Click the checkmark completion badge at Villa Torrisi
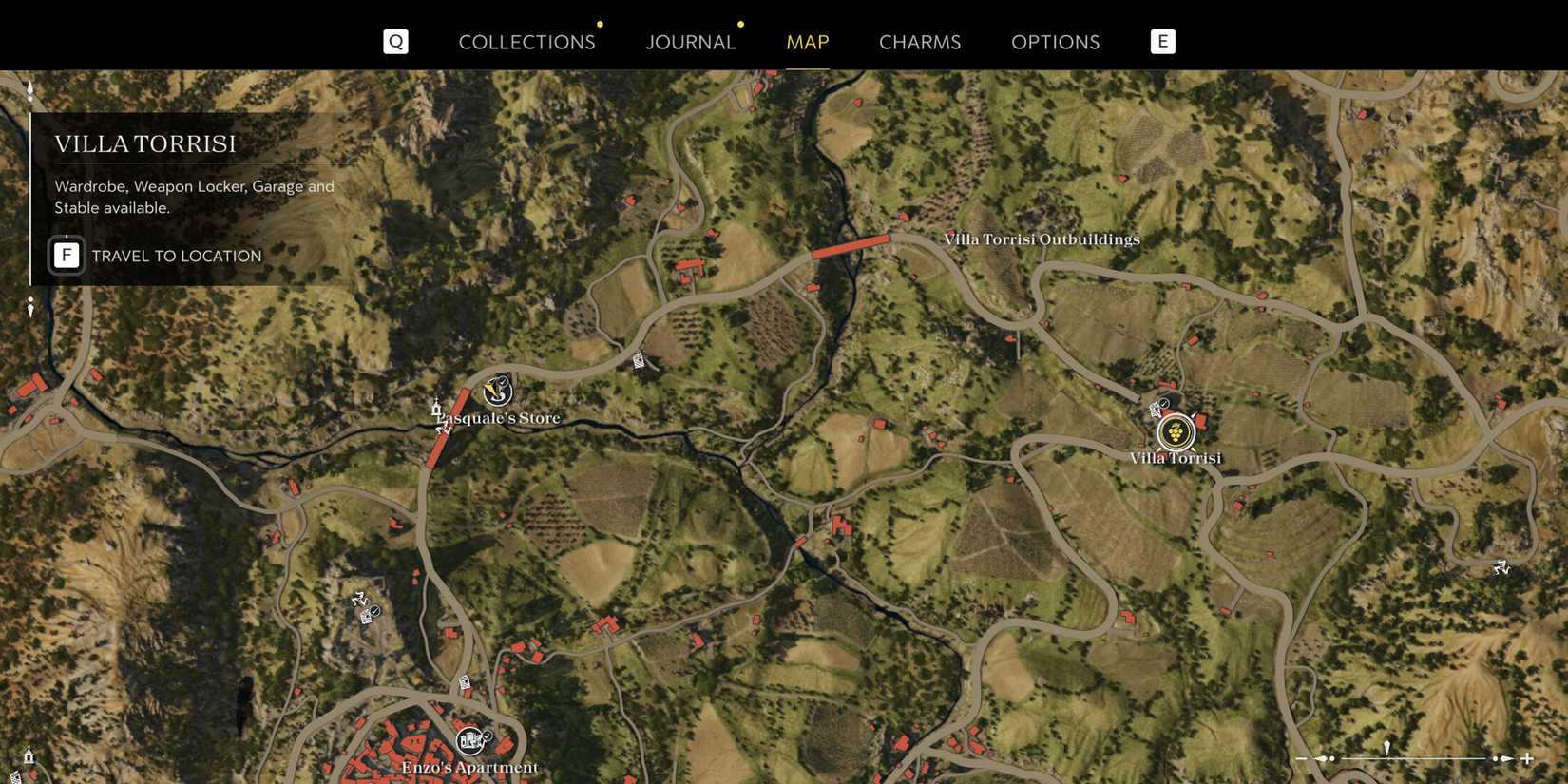Image resolution: width=1568 pixels, height=784 pixels. click(1164, 403)
